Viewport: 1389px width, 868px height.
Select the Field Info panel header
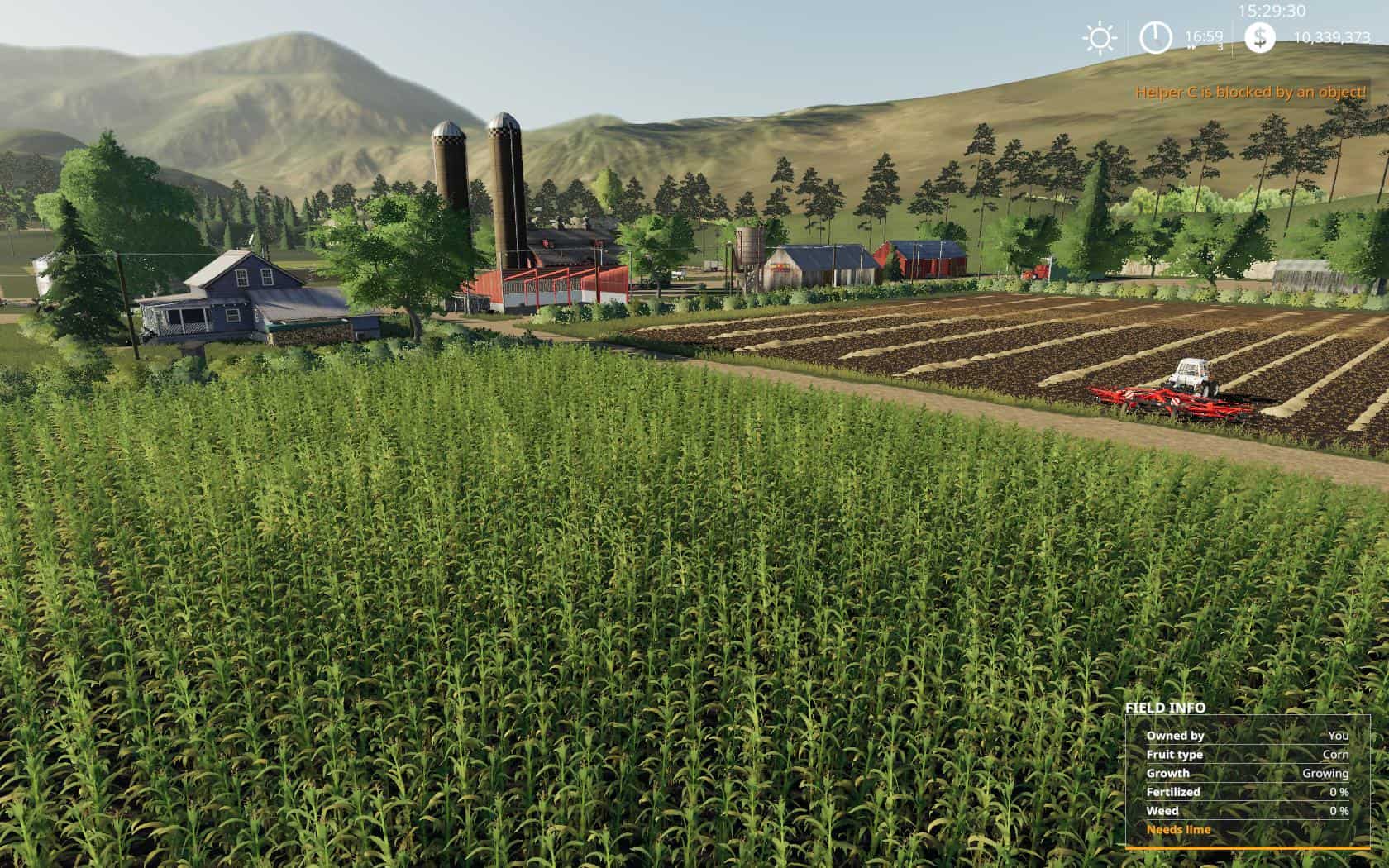(1165, 708)
